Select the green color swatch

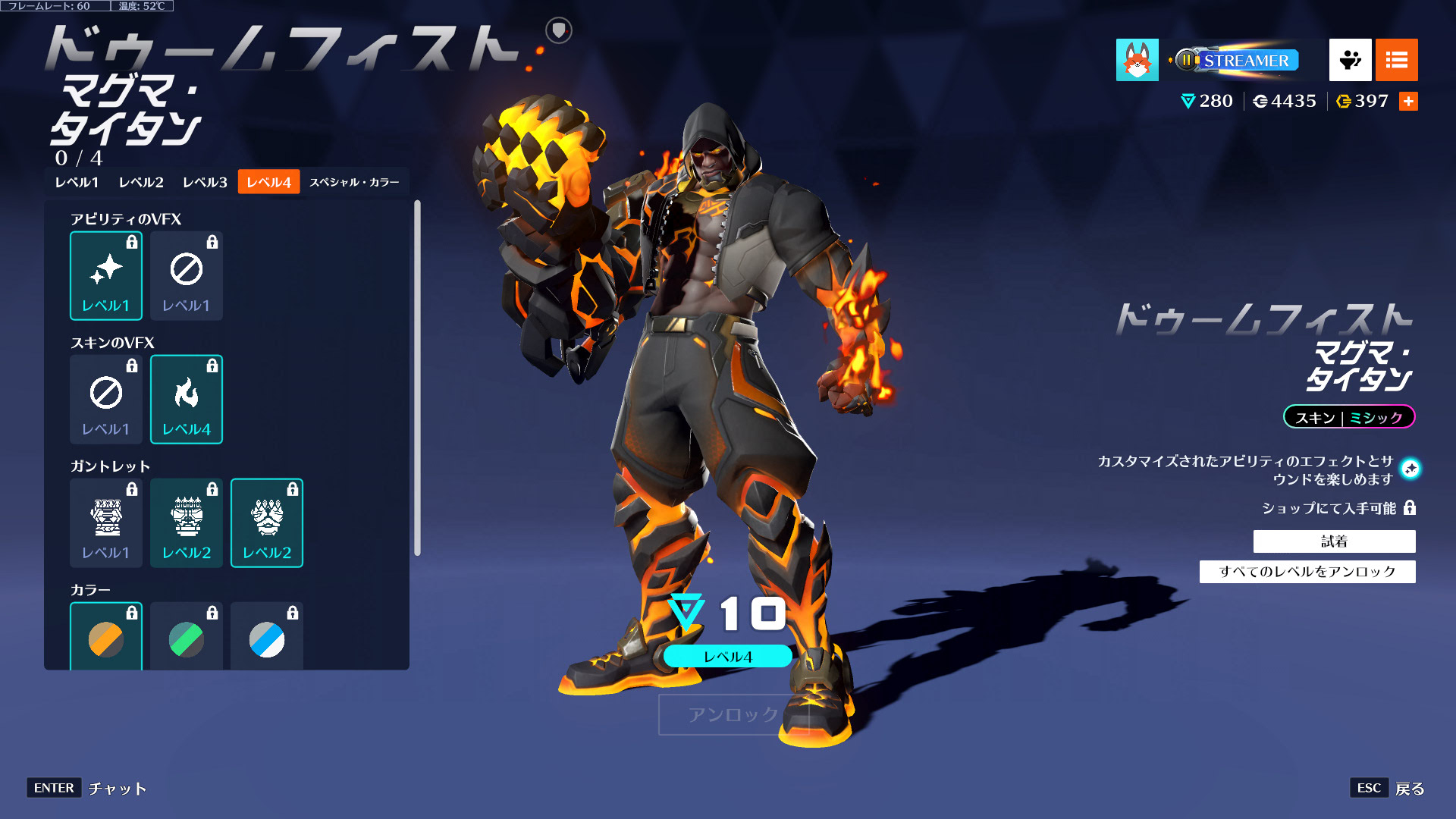coord(186,639)
